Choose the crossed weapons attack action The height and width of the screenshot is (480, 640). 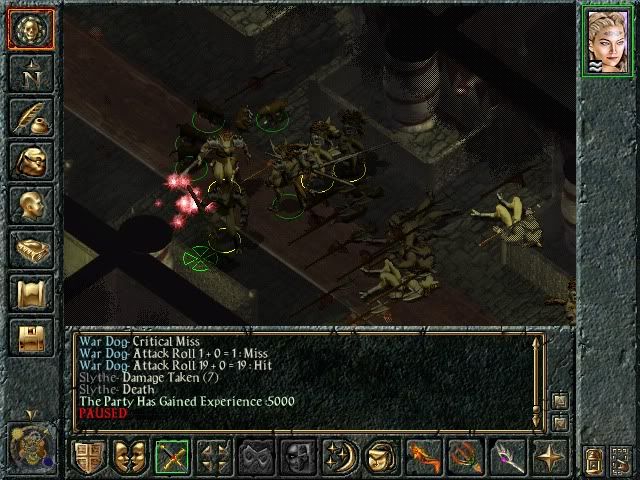[173, 457]
